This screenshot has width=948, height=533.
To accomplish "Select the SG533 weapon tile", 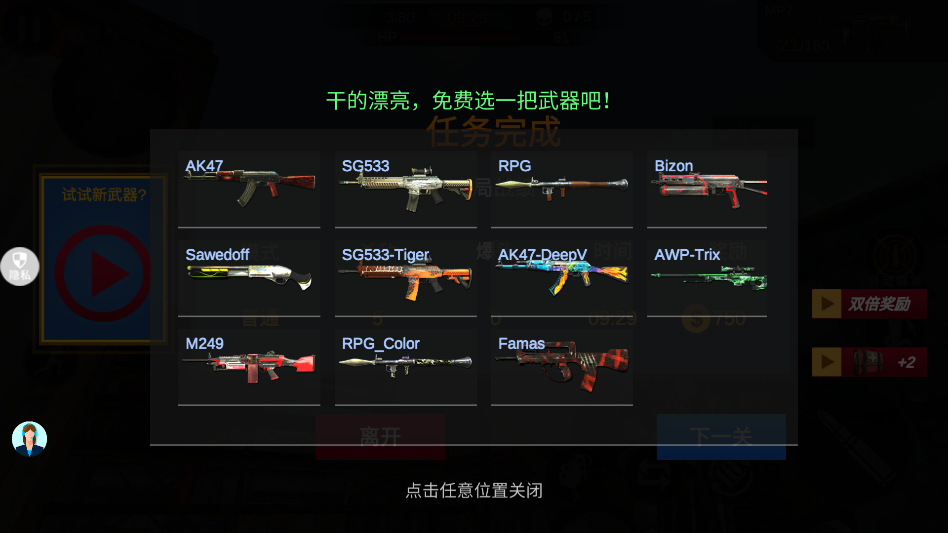I will (405, 189).
